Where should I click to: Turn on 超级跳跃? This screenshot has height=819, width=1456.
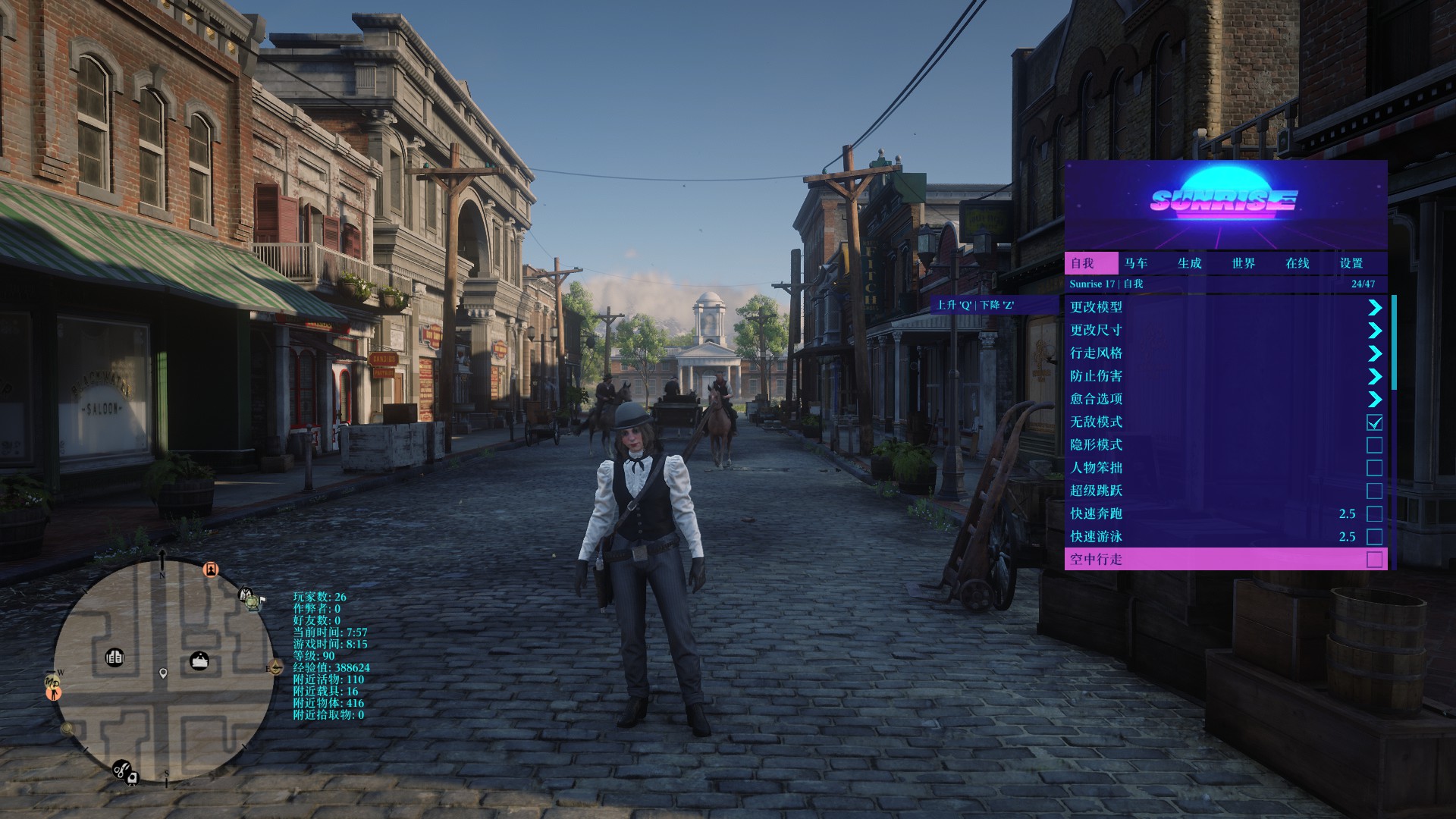pos(1374,491)
